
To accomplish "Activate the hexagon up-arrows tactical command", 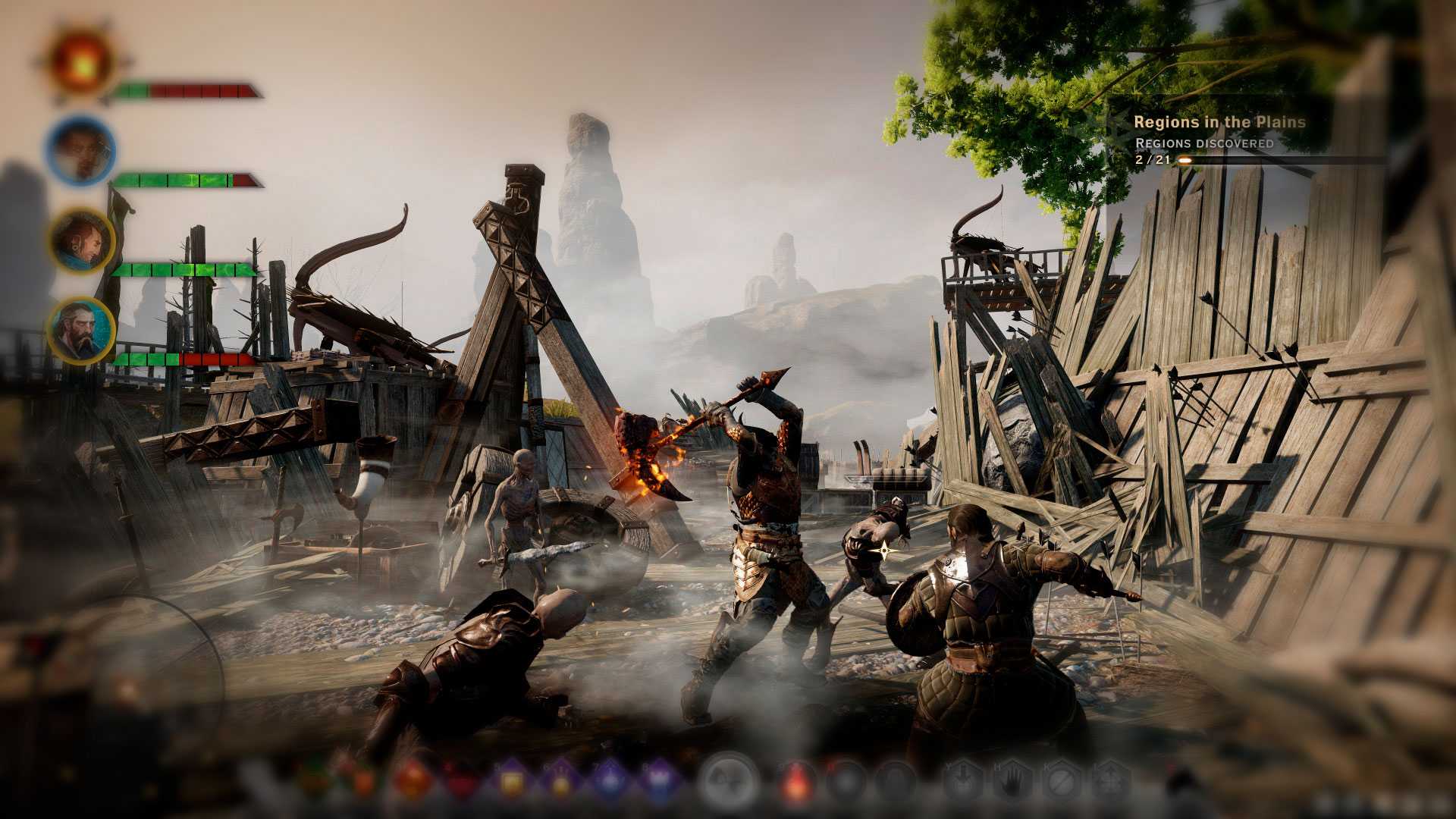I will [x=1109, y=781].
